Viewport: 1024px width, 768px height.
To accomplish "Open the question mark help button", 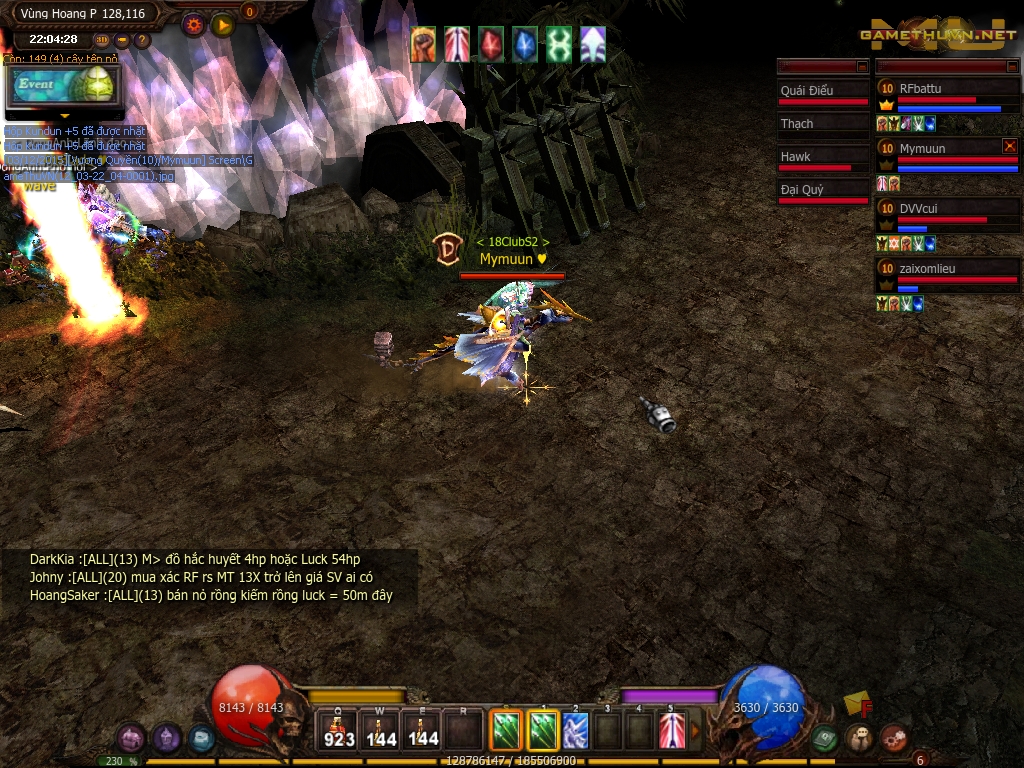I will [142, 40].
